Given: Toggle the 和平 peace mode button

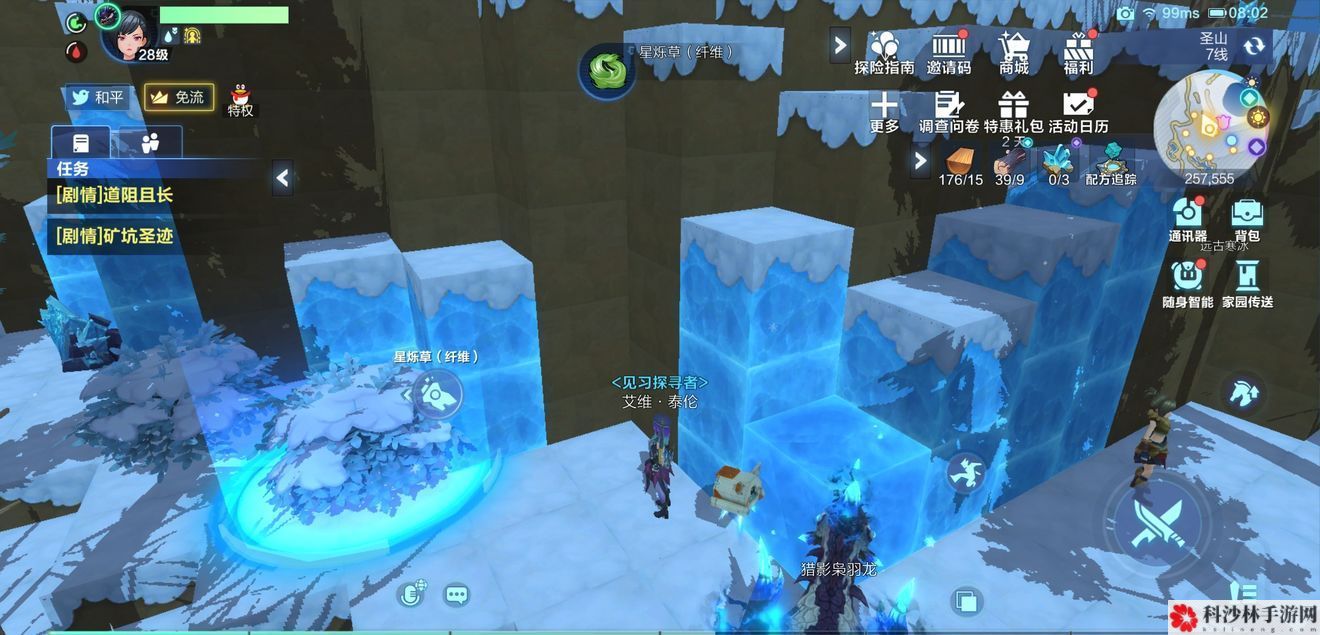Looking at the screenshot, I should pos(98,97).
